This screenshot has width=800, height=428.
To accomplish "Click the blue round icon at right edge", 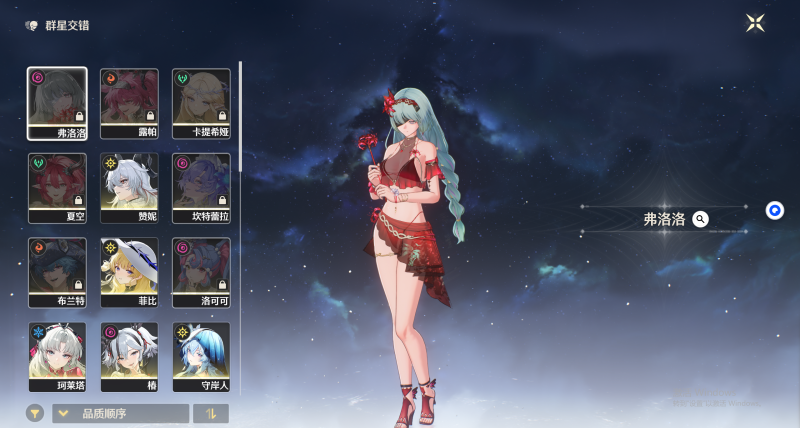I will point(775,210).
